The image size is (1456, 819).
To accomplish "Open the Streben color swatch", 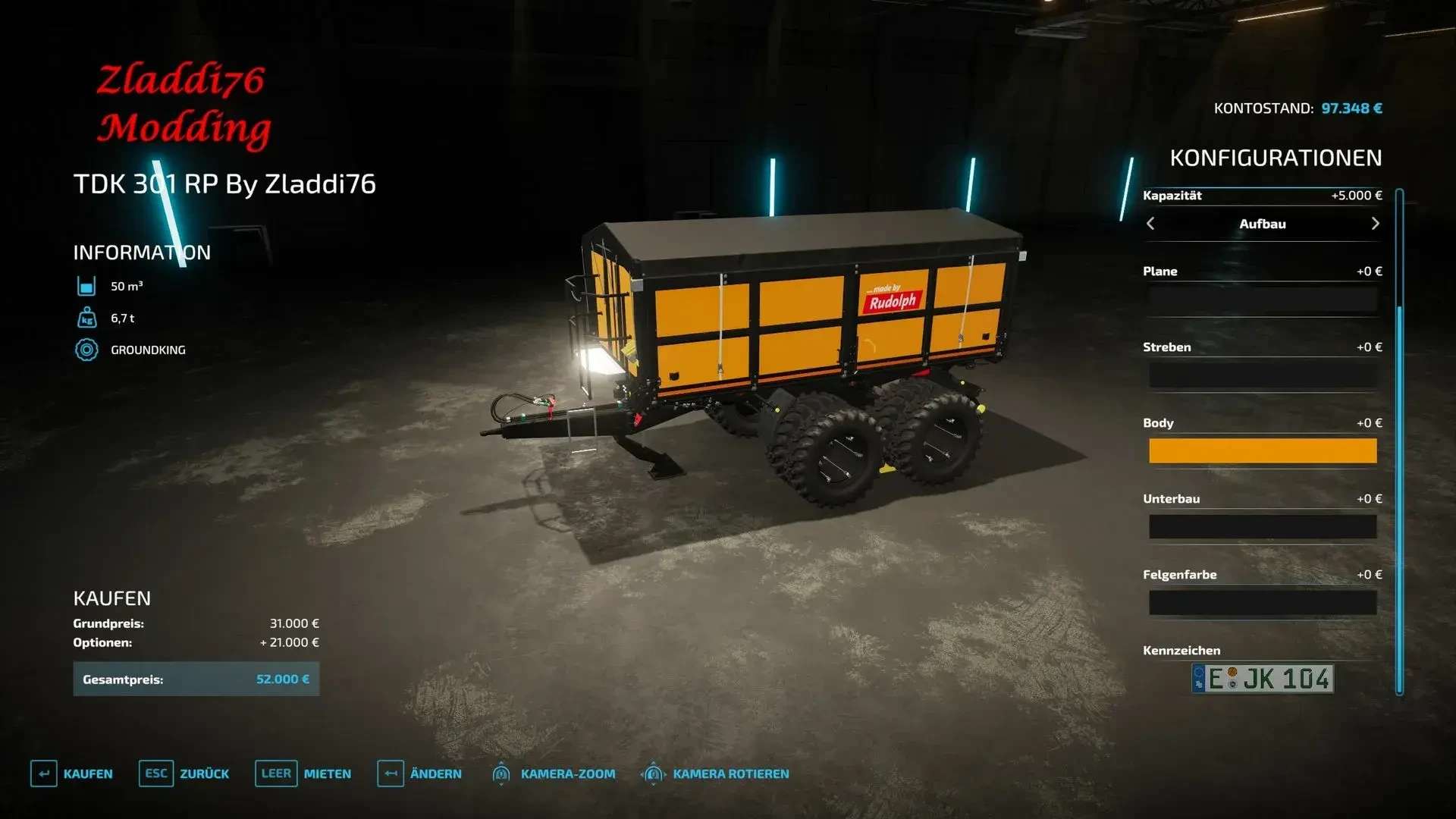I will [1263, 375].
